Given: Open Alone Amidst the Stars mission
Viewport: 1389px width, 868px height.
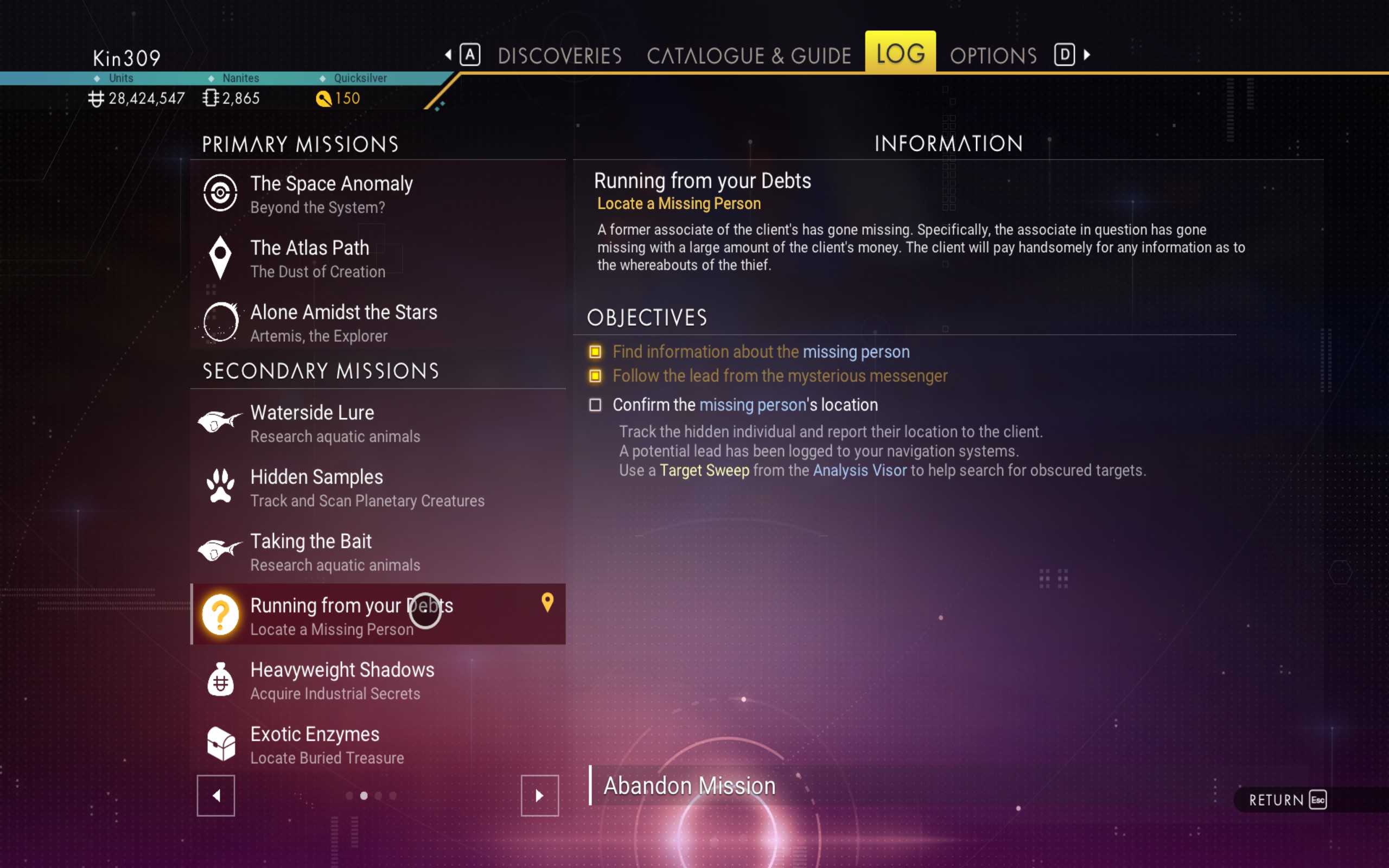Looking at the screenshot, I should (378, 323).
